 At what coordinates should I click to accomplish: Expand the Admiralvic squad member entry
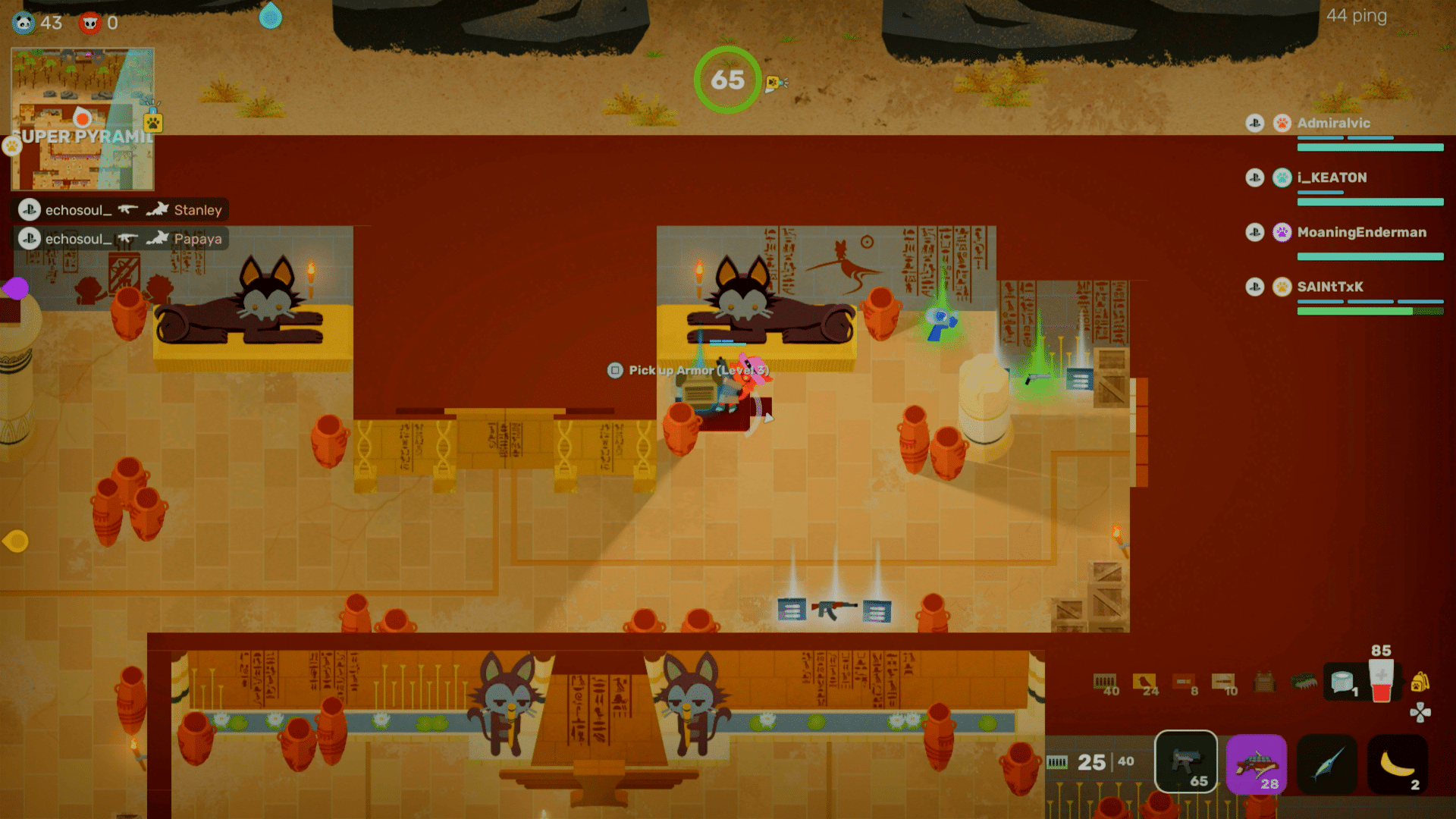[1335, 124]
